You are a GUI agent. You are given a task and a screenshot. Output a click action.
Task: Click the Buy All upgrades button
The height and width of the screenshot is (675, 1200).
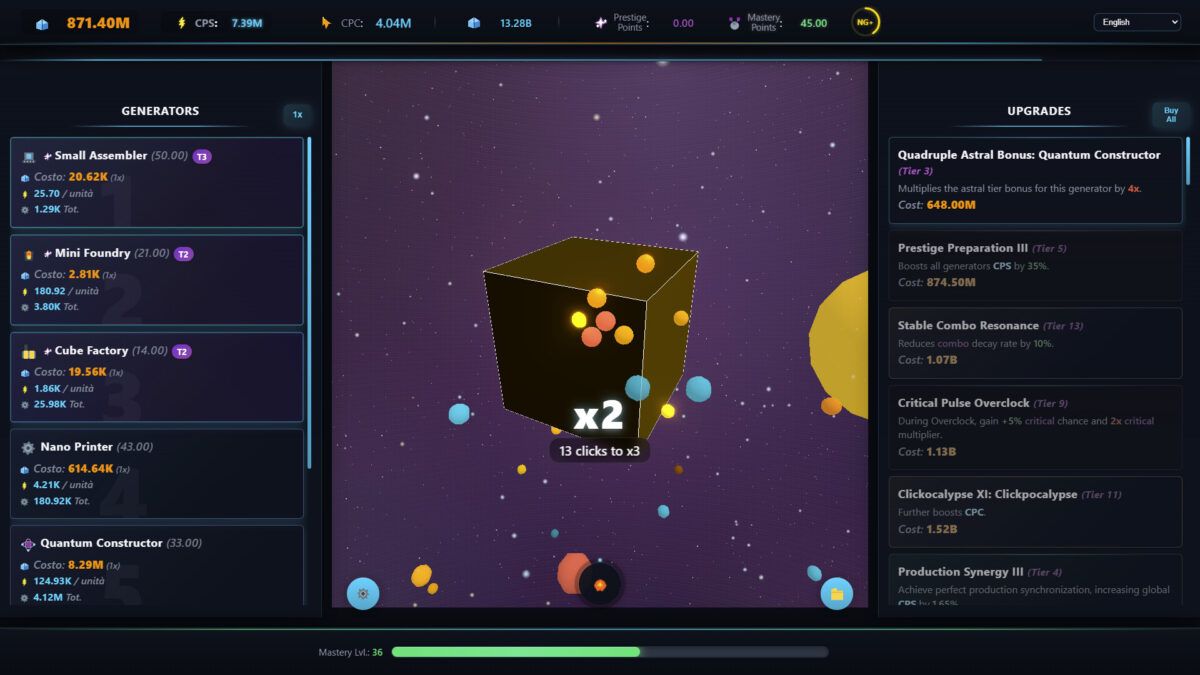point(1170,115)
